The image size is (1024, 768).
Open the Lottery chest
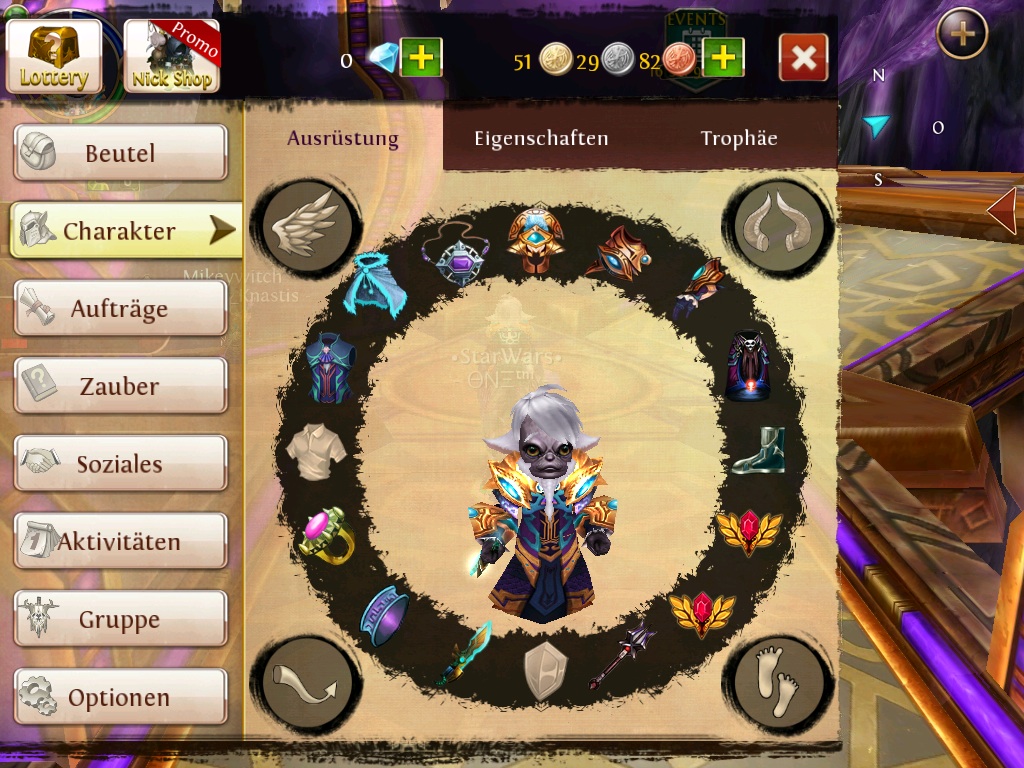coord(54,56)
